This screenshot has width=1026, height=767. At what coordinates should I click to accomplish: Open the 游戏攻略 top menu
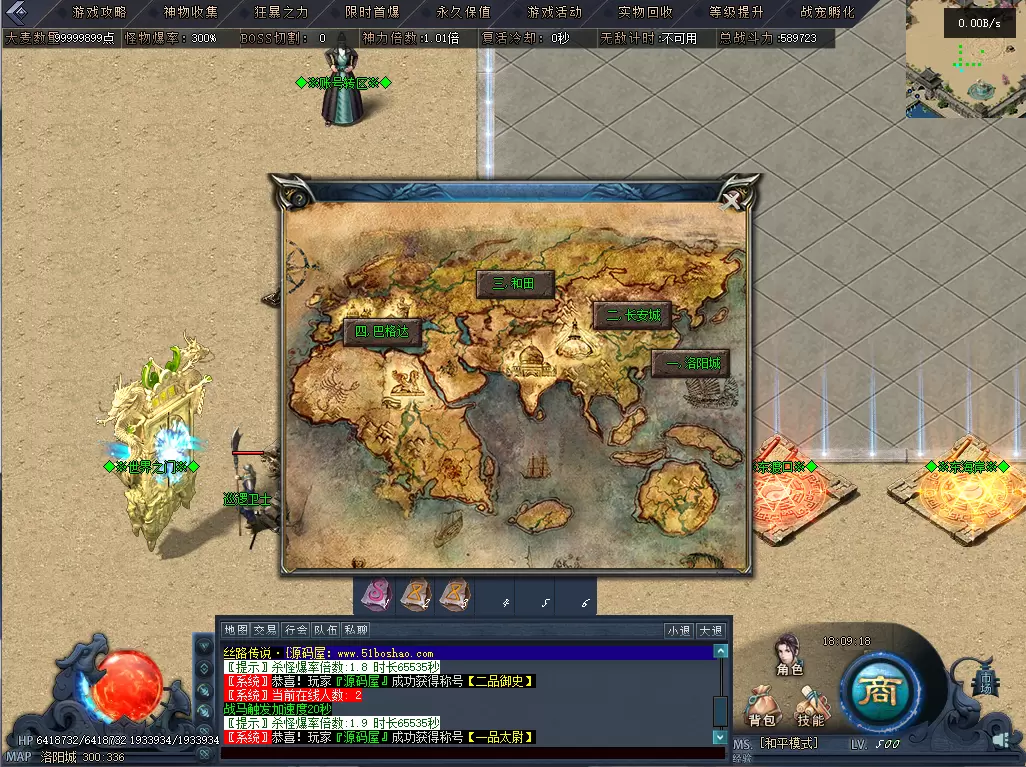pyautogui.click(x=99, y=13)
